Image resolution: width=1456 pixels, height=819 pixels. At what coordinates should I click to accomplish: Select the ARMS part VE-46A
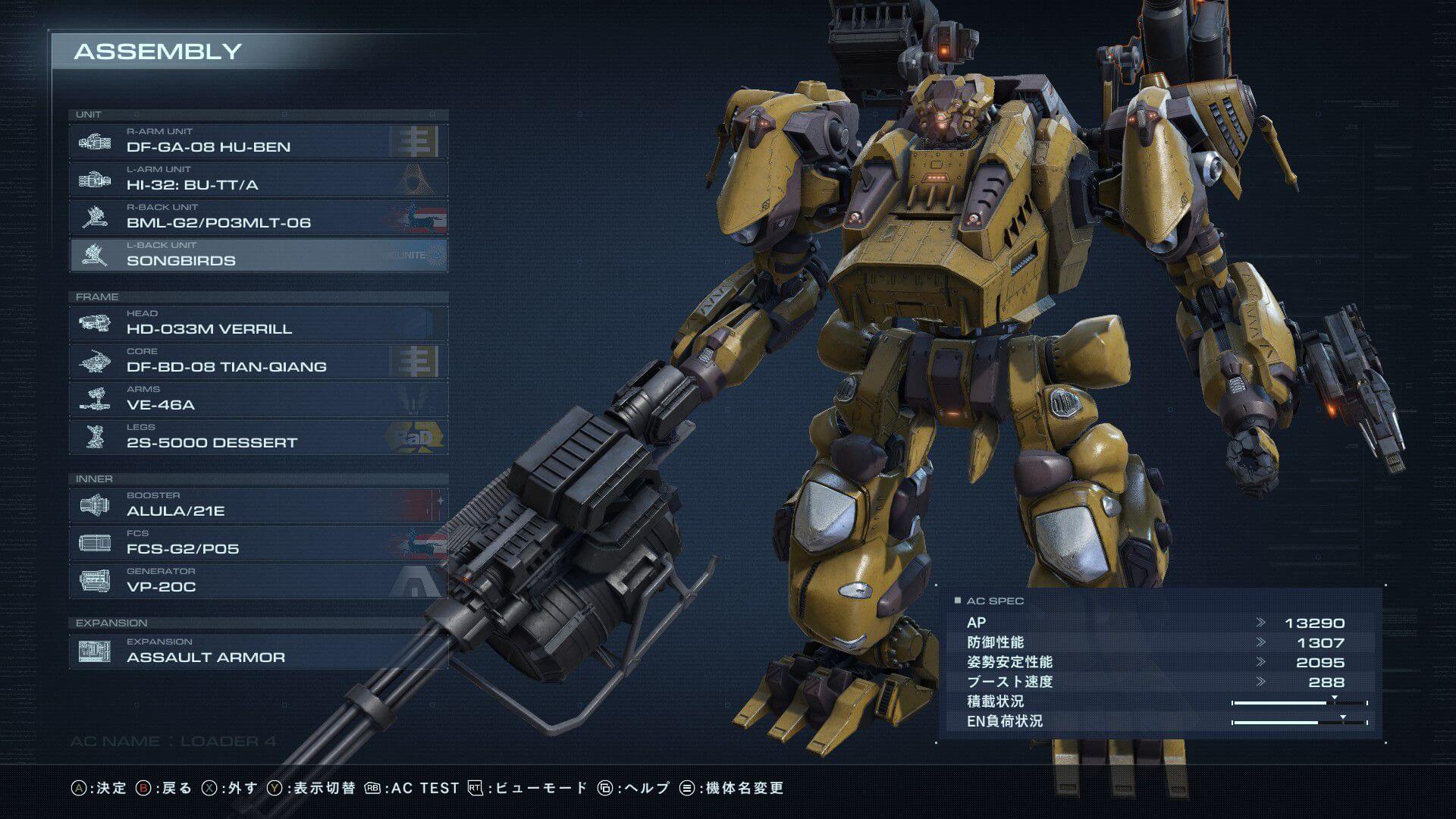click(258, 399)
